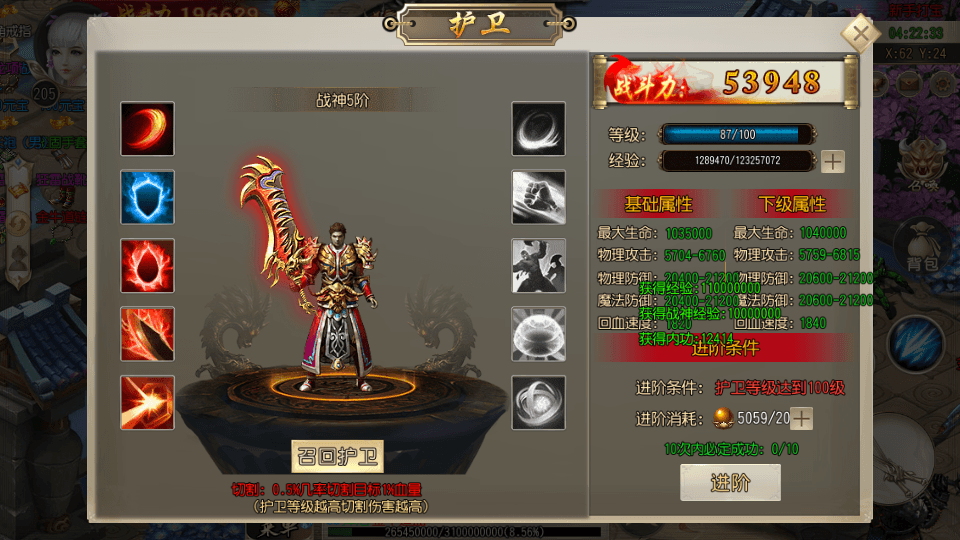The width and height of the screenshot is (960, 540).
Task: Select the grey fighting figures skill
Action: point(538,265)
